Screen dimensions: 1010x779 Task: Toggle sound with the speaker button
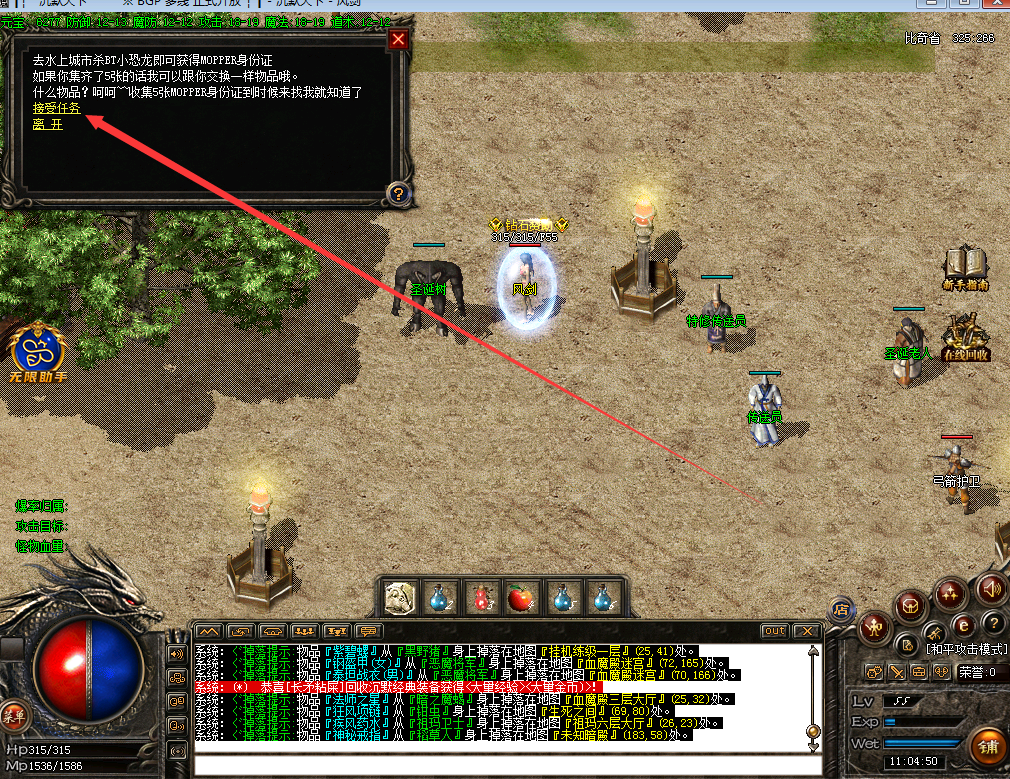[x=991, y=588]
